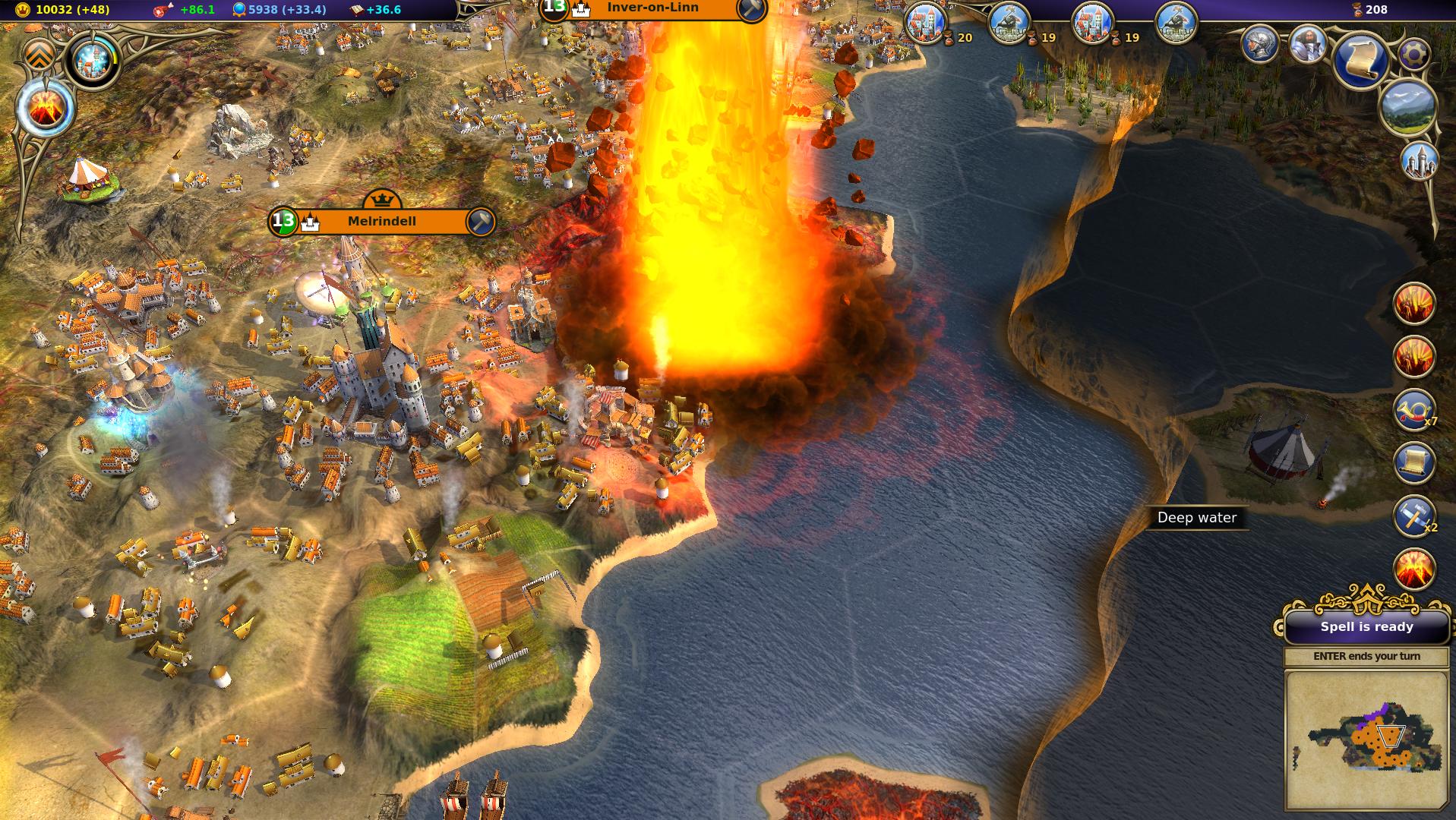Click the horn notification marked x7
Viewport: 1456px width, 820px height.
(x=1413, y=410)
